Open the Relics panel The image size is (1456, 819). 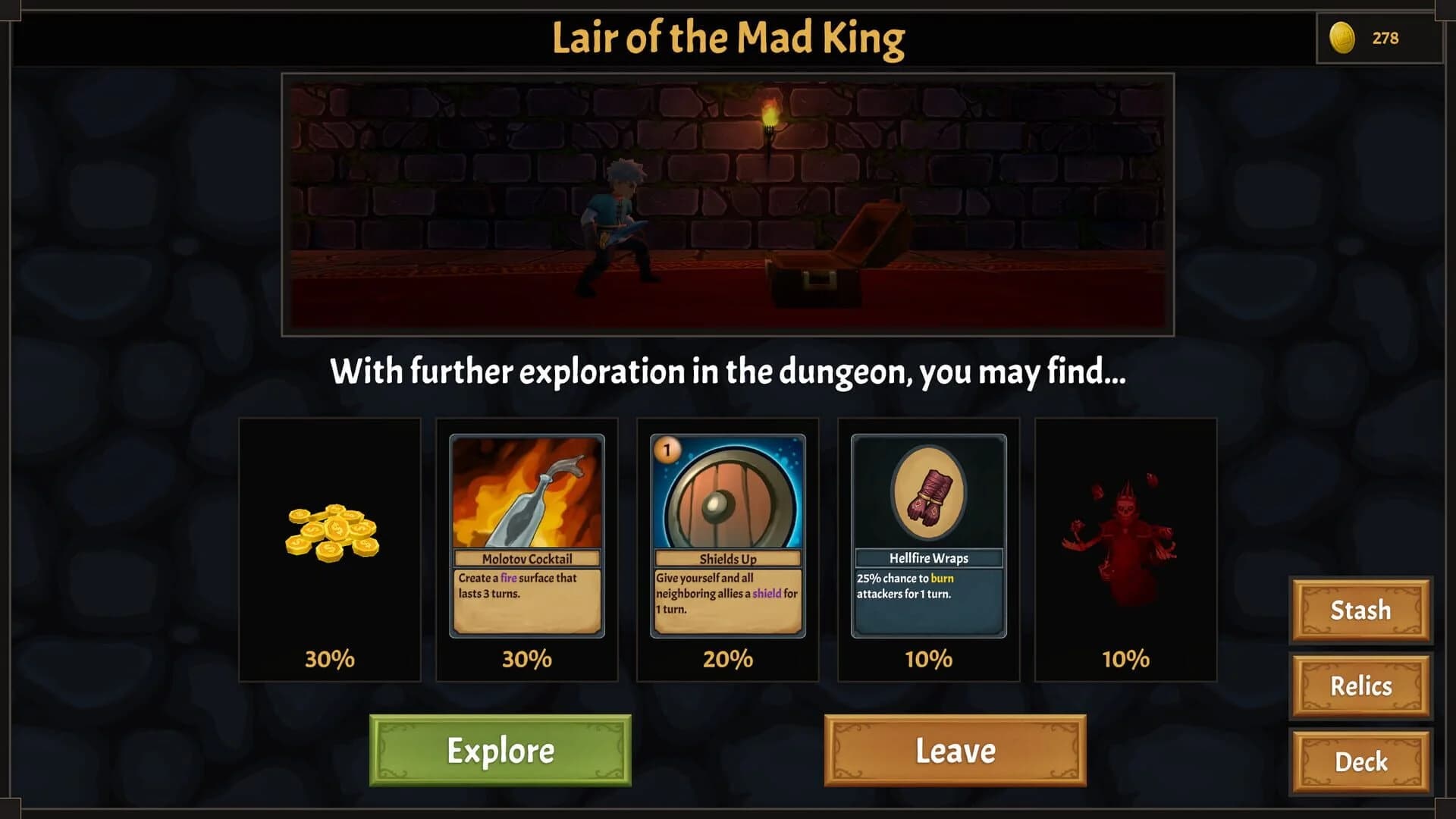[1360, 686]
